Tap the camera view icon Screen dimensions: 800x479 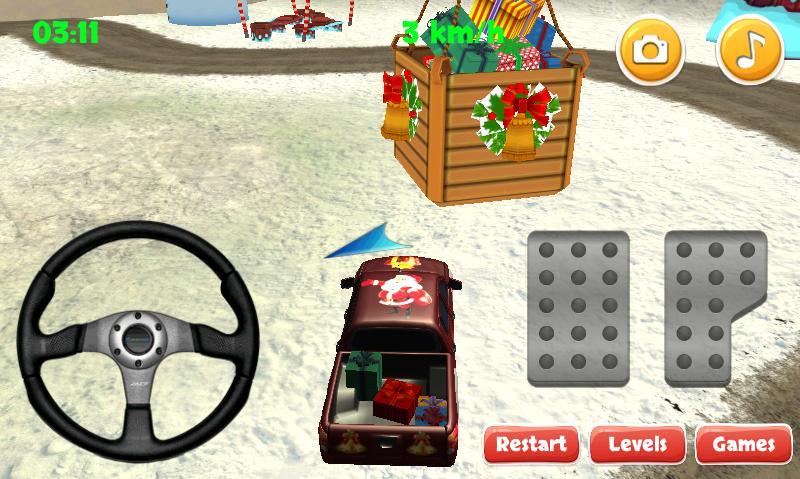tap(650, 49)
